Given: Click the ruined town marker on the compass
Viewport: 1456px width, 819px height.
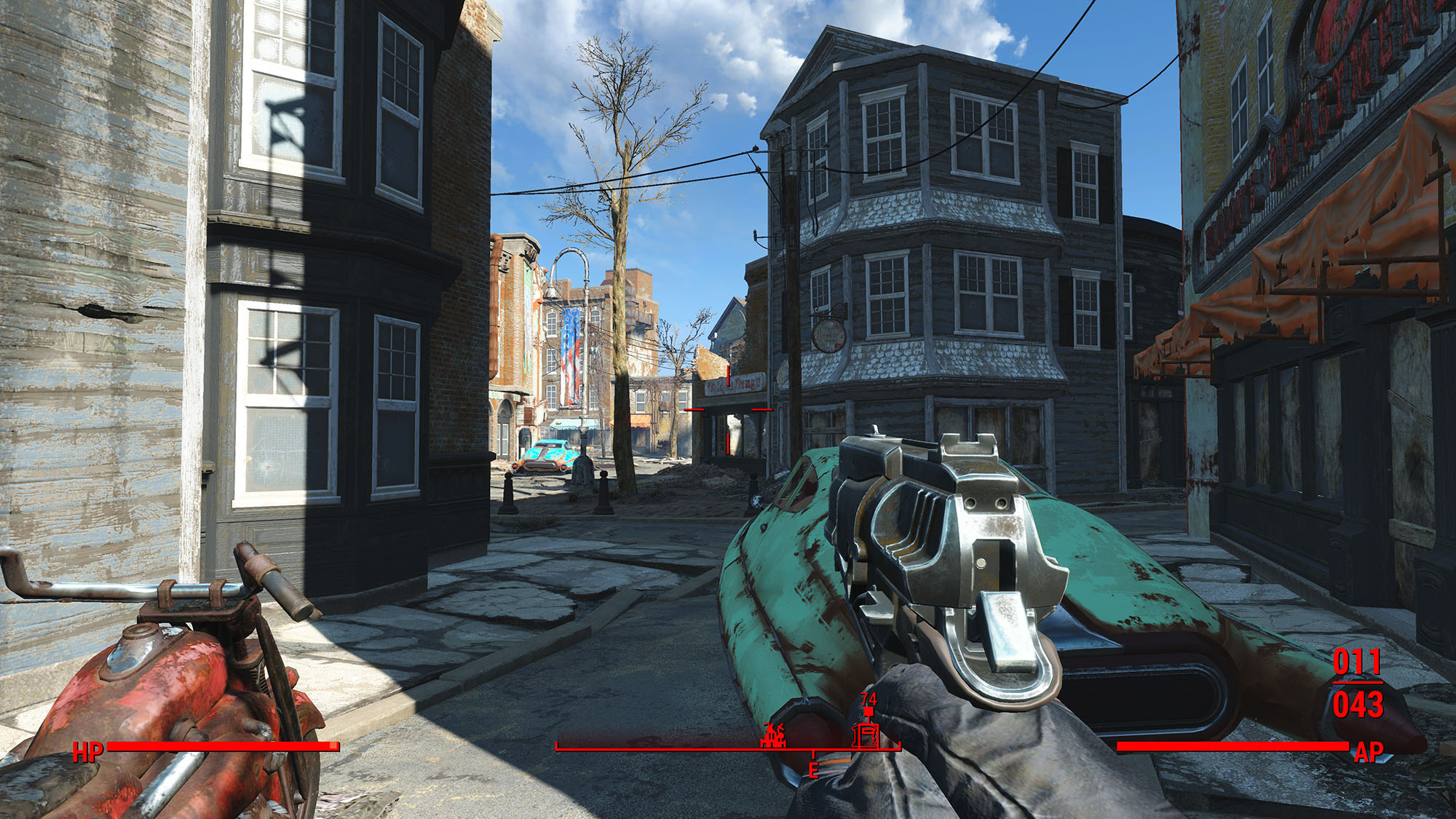Looking at the screenshot, I should click(x=772, y=736).
